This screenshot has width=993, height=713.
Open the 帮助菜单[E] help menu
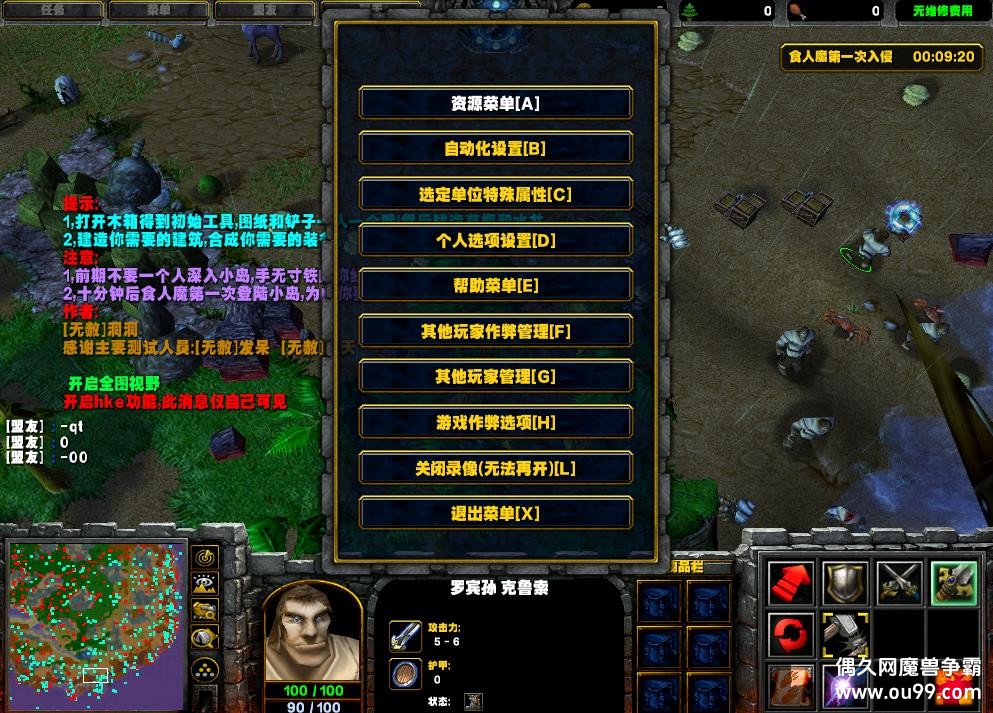(495, 286)
